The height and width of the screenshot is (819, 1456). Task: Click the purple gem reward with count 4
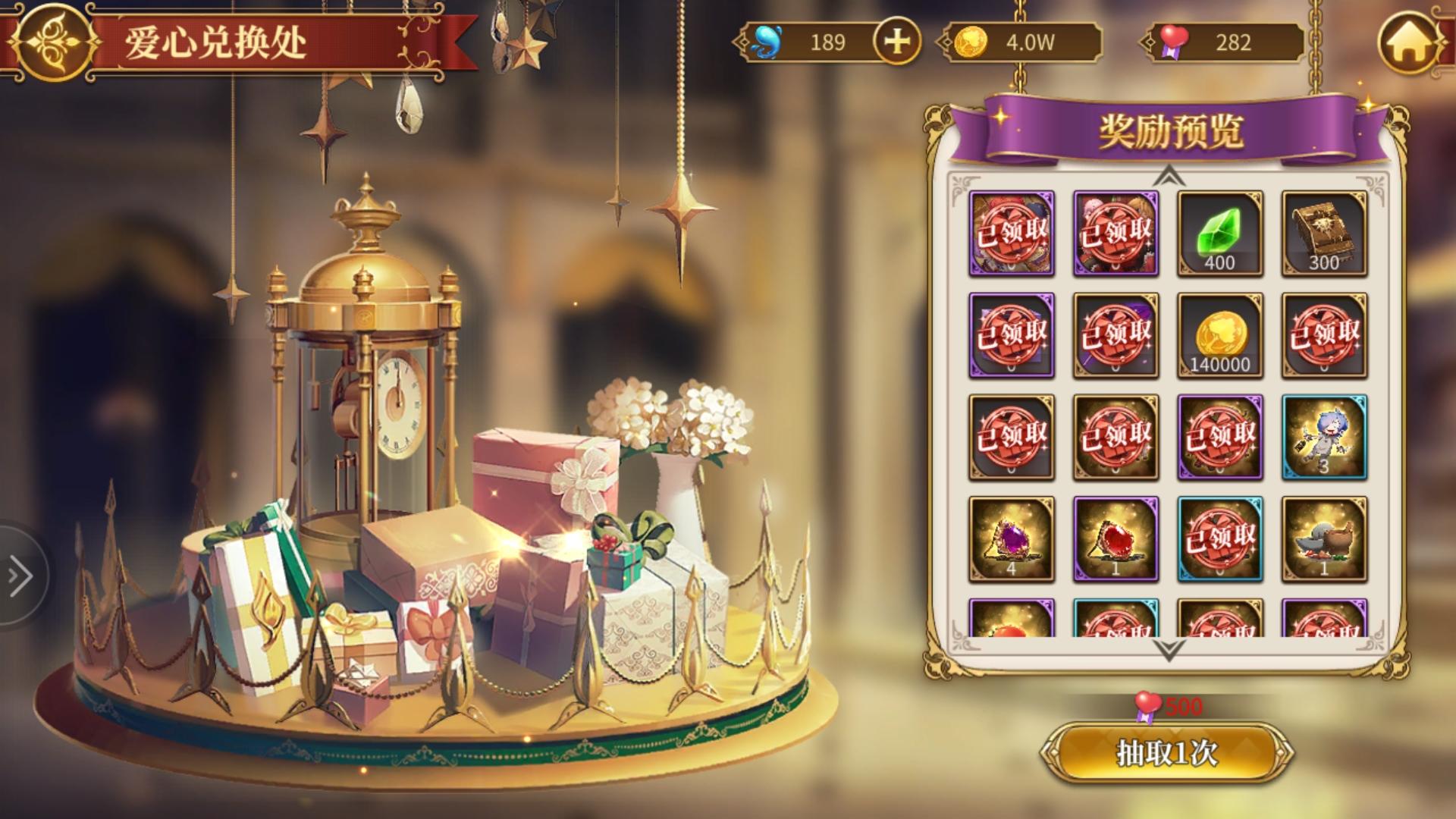[x=1012, y=538]
